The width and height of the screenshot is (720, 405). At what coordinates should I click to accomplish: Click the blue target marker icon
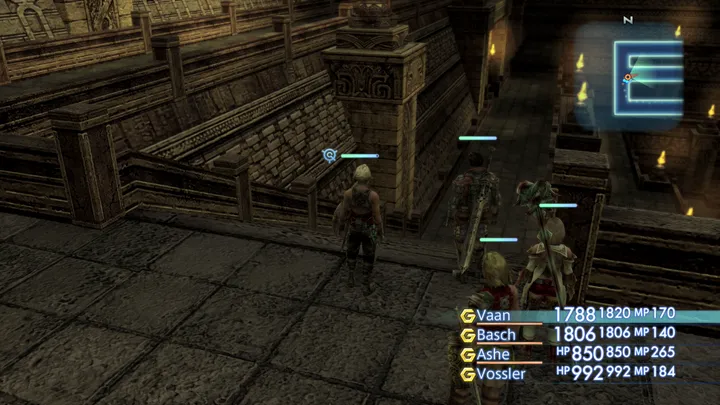tap(329, 155)
